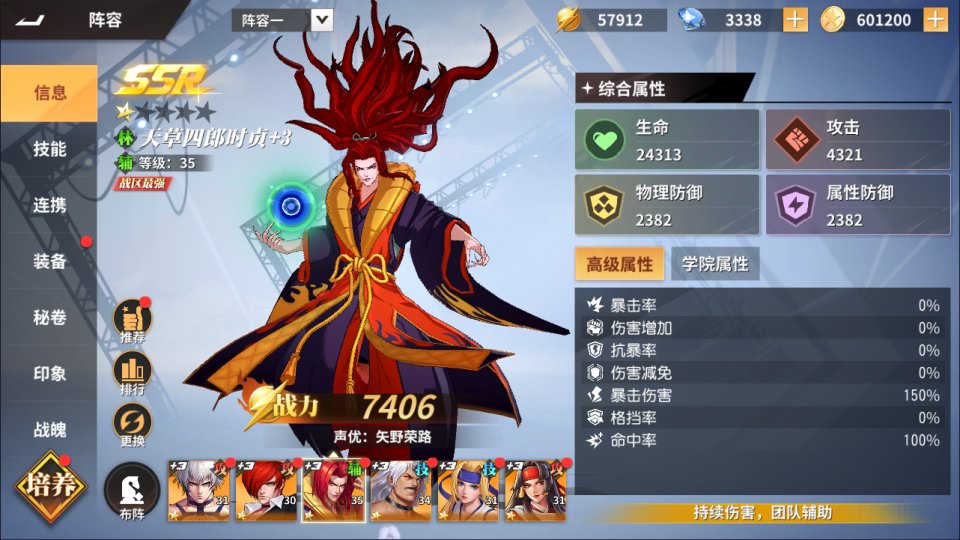
Task: Select the 连携 tab
Action: (x=50, y=205)
